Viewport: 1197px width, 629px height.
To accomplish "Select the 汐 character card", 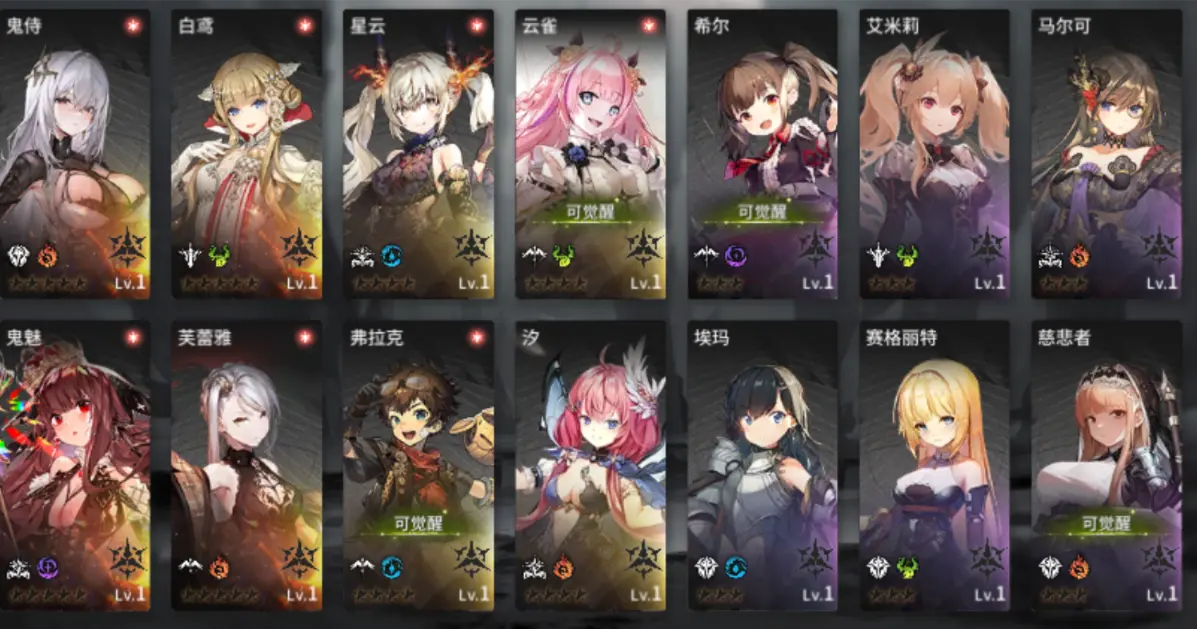I will click(x=590, y=466).
